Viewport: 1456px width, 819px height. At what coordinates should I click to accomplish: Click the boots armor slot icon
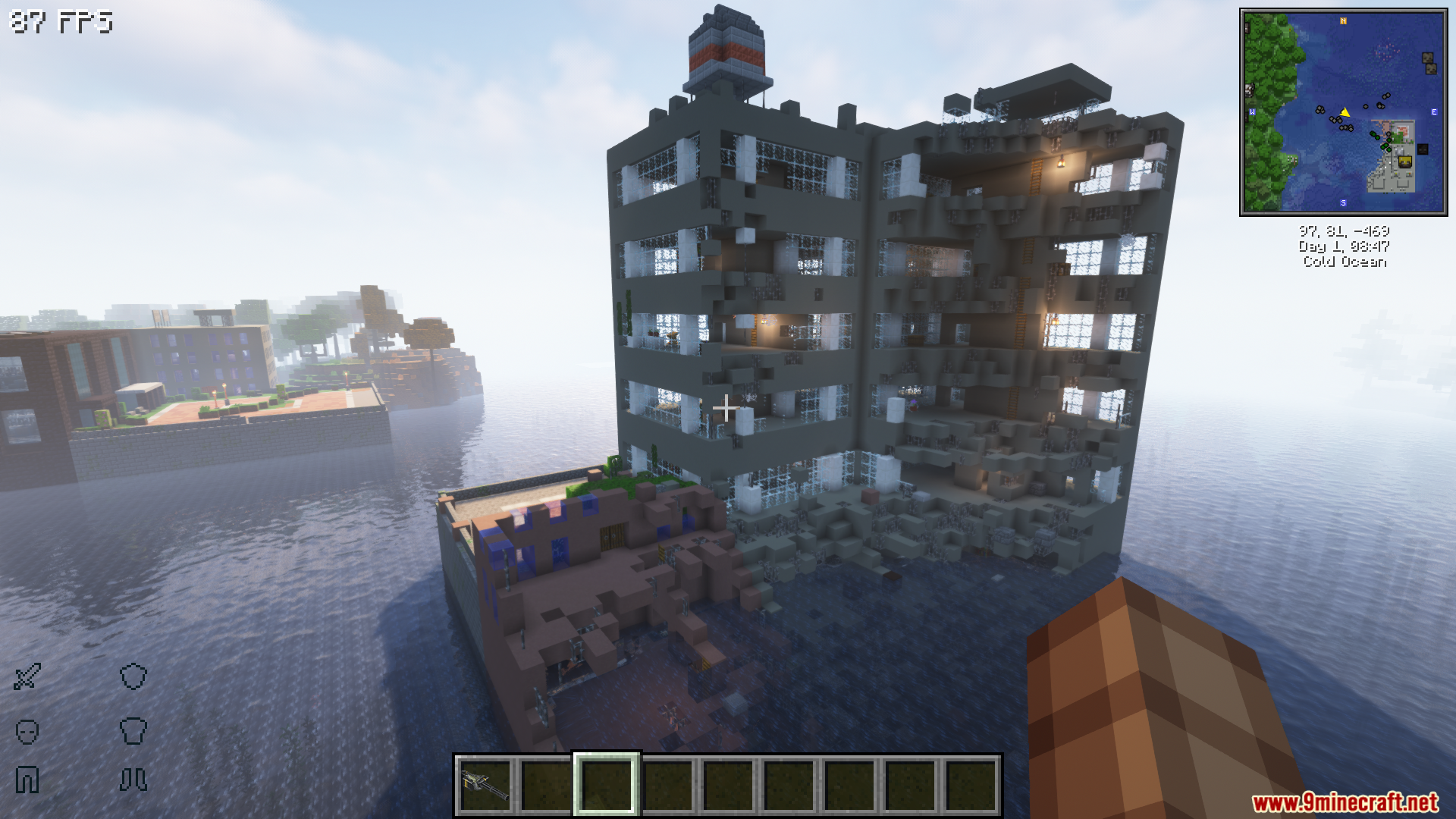coord(133,780)
